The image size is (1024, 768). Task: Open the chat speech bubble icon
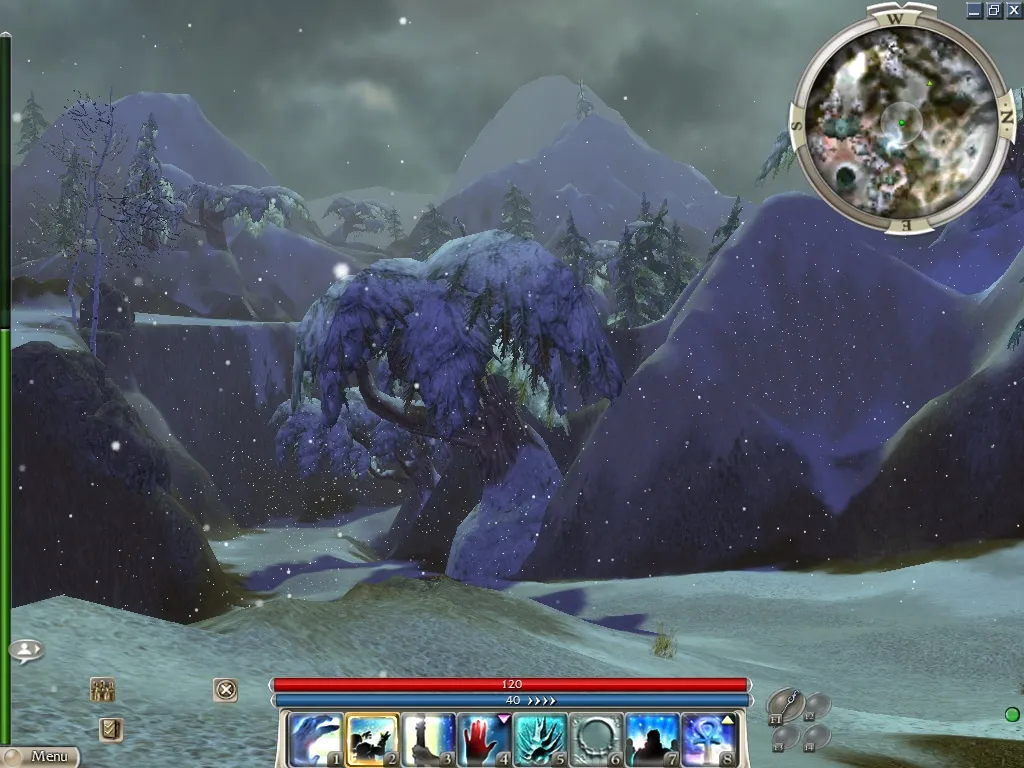click(26, 651)
